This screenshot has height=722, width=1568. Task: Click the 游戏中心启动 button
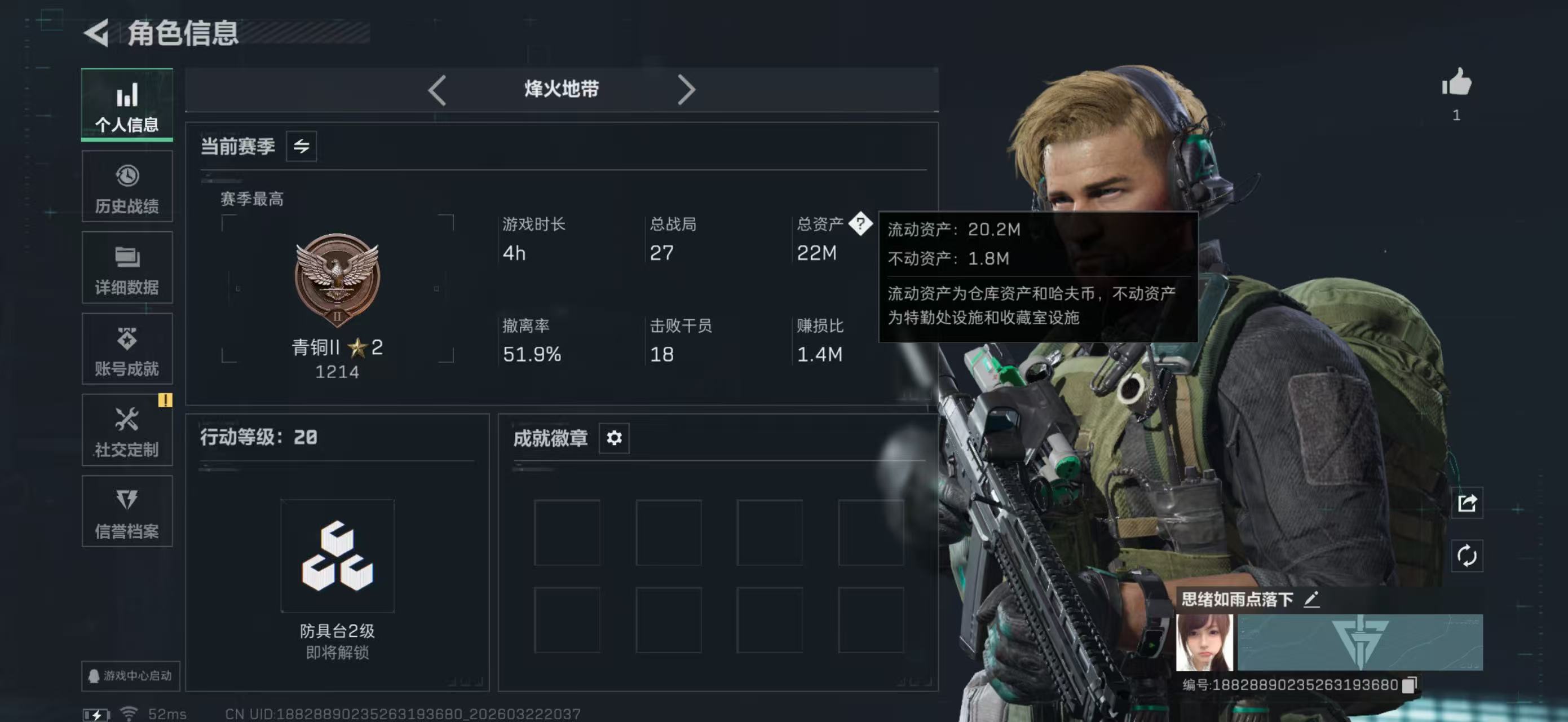(130, 676)
